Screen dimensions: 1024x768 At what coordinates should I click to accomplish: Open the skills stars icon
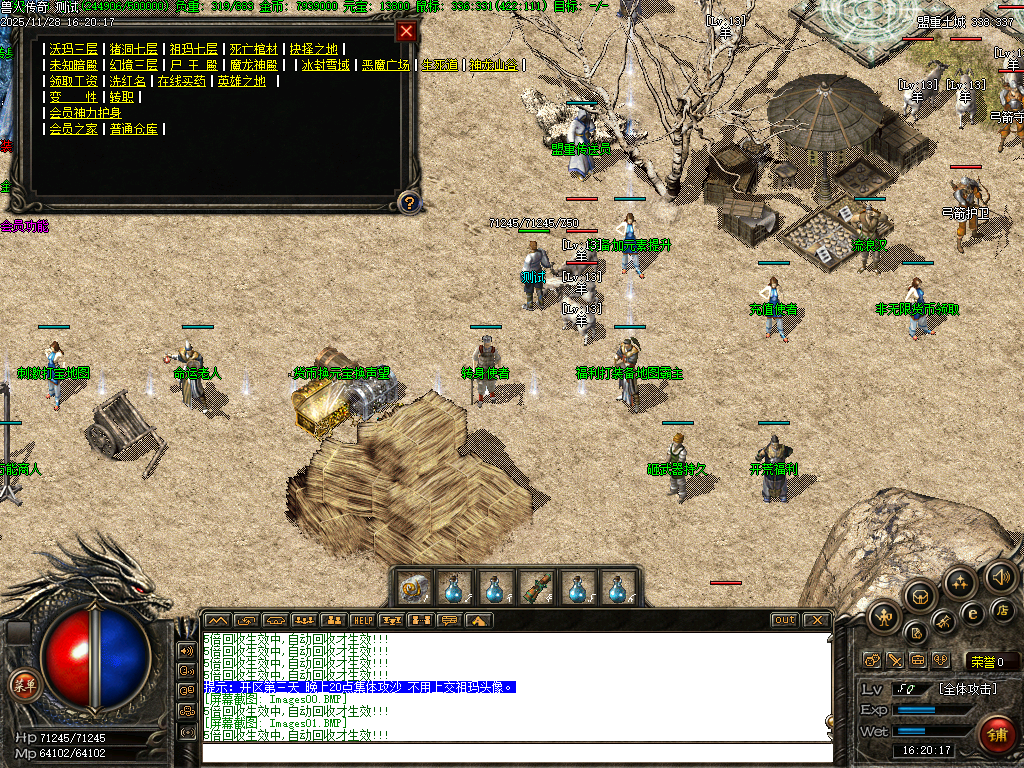click(x=961, y=584)
